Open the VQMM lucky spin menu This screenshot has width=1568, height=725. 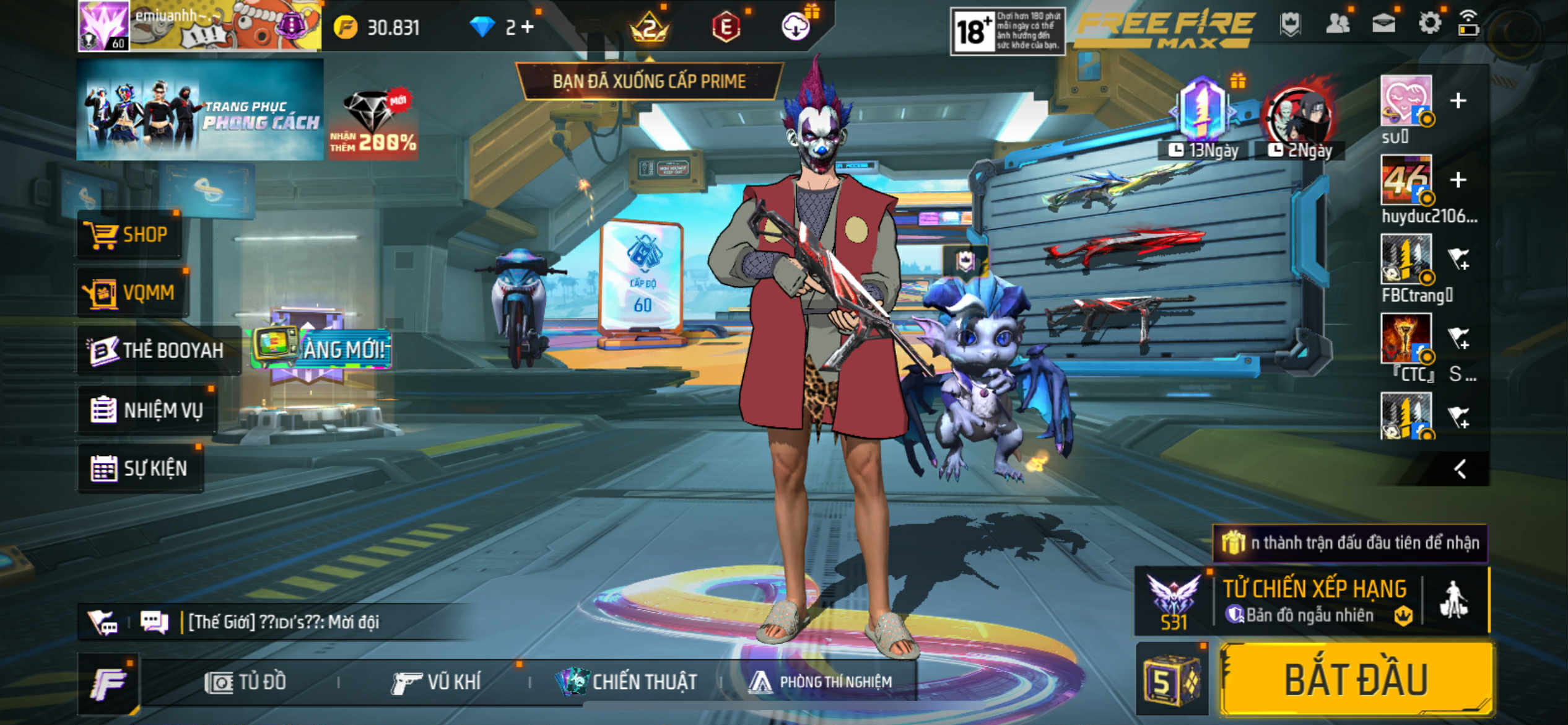[x=133, y=292]
